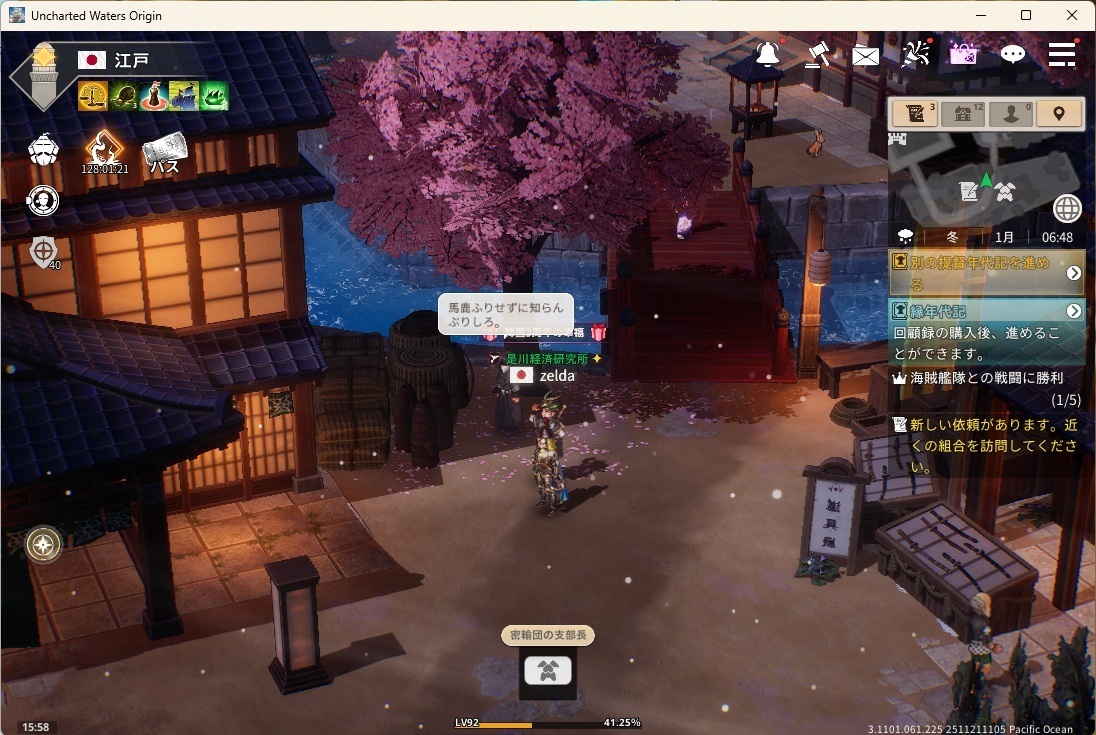
Task: Open the notification bell icon
Action: (768, 55)
